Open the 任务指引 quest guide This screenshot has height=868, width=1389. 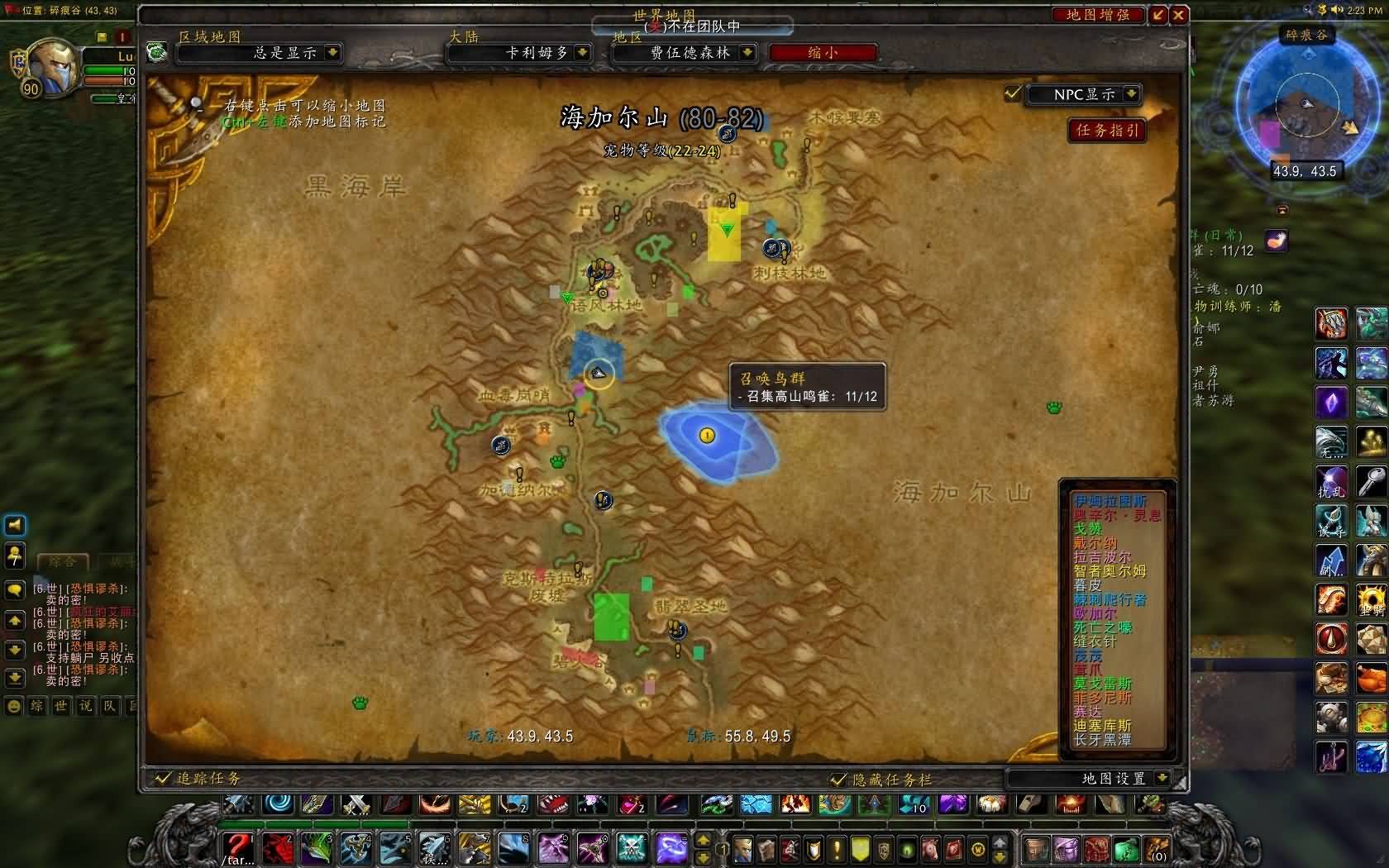coord(1106,131)
